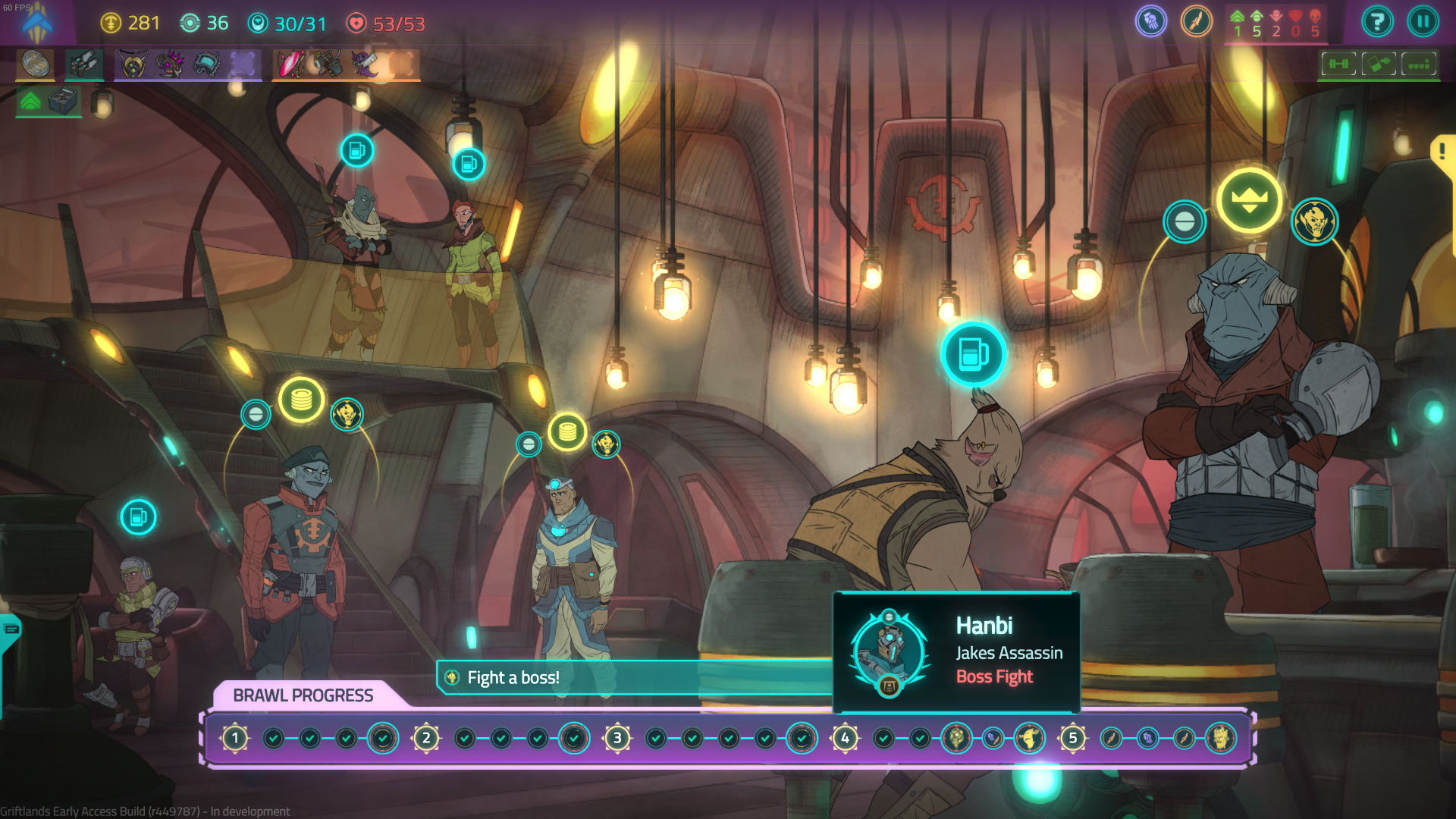Viewport: 1456px width, 819px height.
Task: Click the card-with-arrows mutator icon
Action: (1379, 64)
